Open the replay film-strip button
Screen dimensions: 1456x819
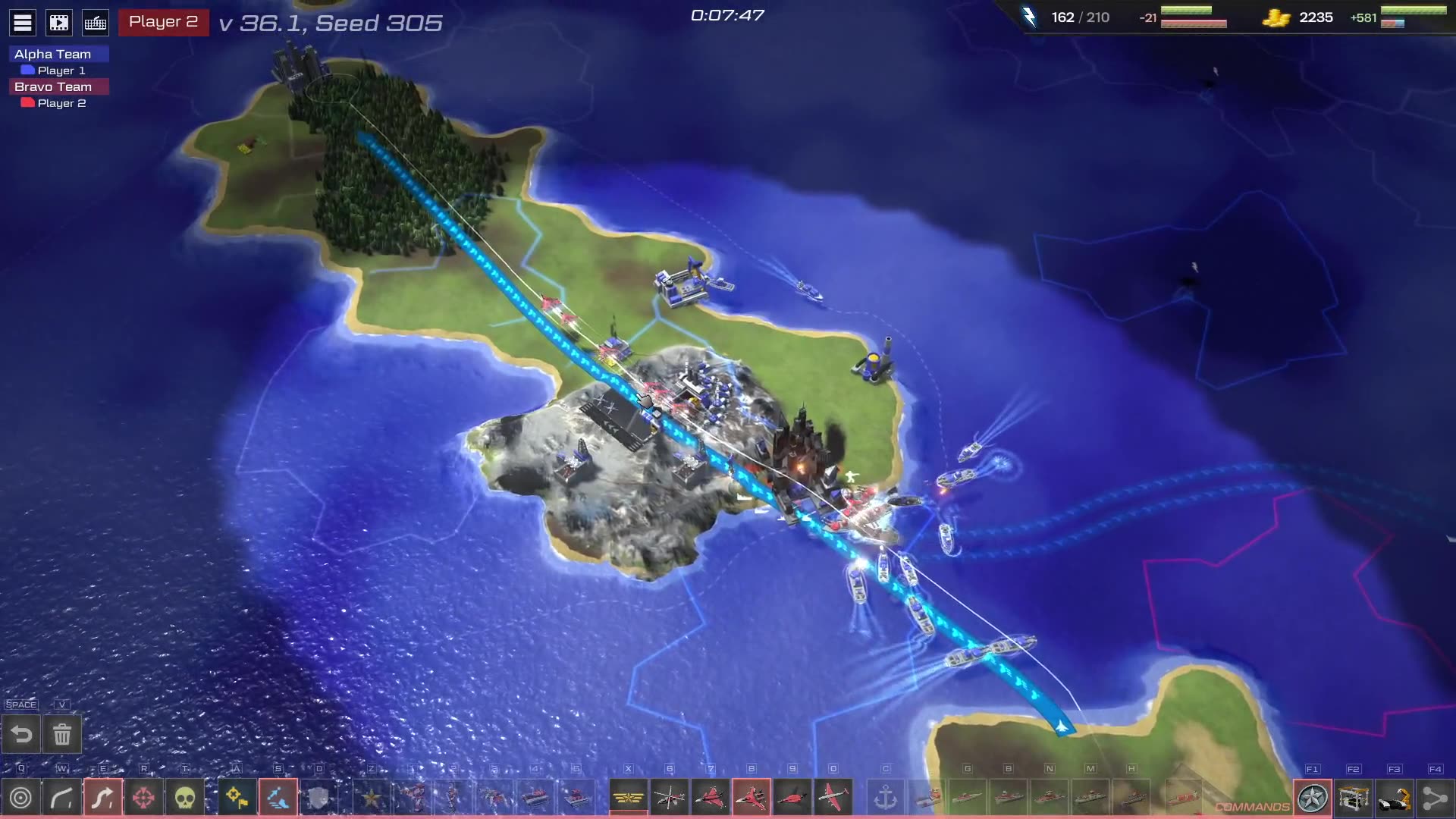[59, 23]
